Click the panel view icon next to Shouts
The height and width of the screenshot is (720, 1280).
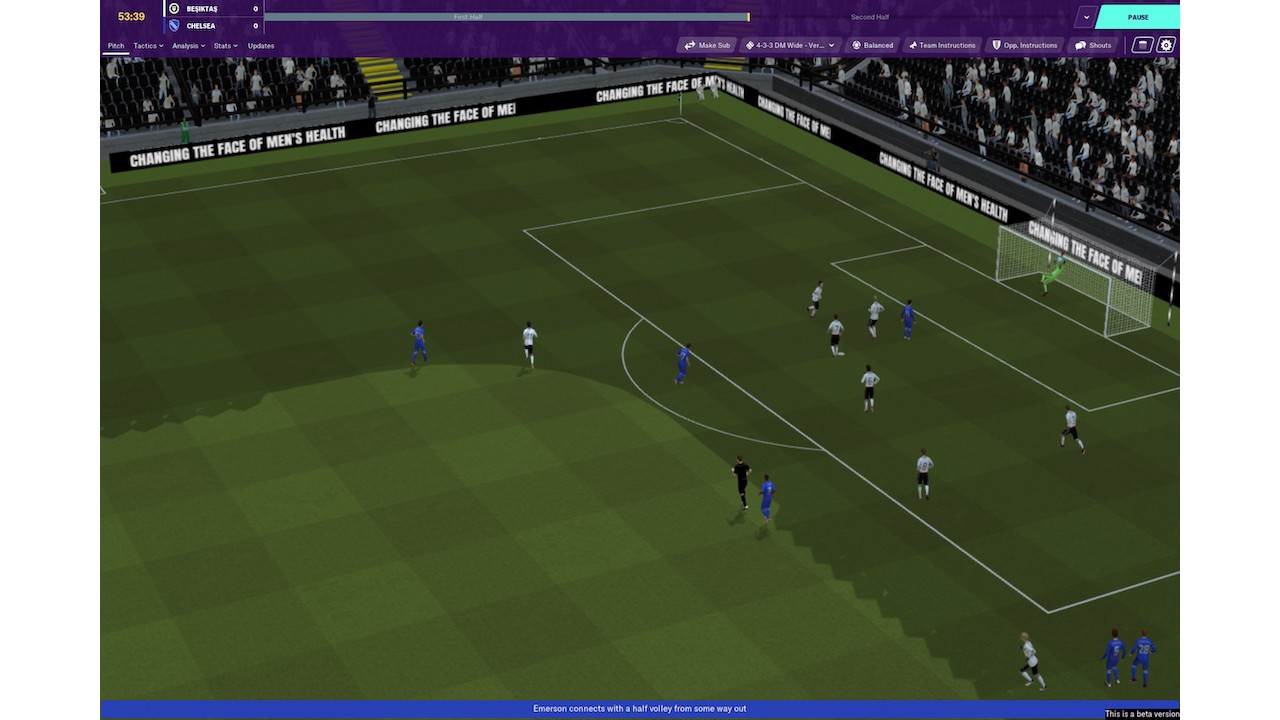[x=1142, y=45]
